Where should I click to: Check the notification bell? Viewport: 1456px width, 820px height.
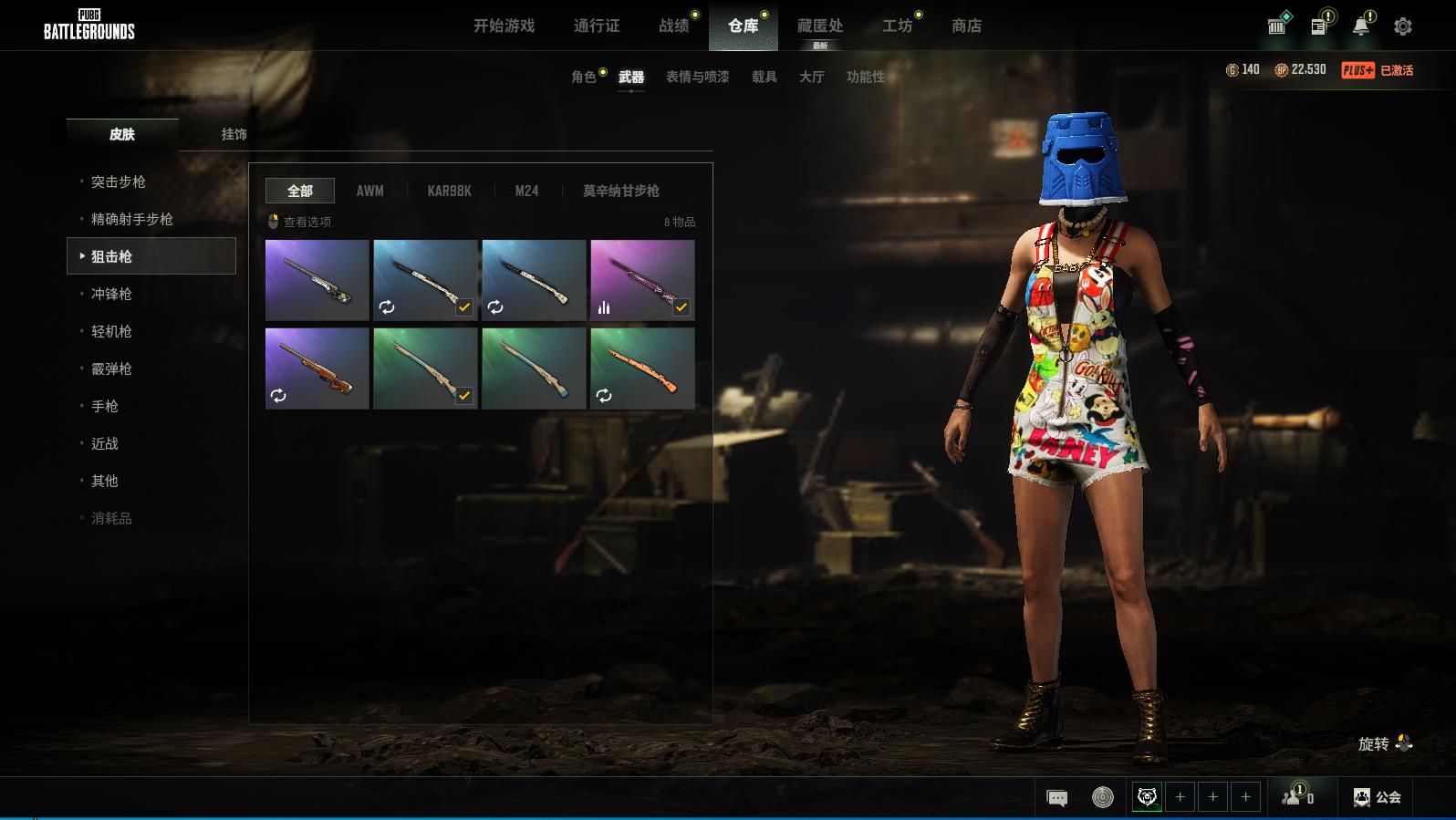[x=1360, y=26]
